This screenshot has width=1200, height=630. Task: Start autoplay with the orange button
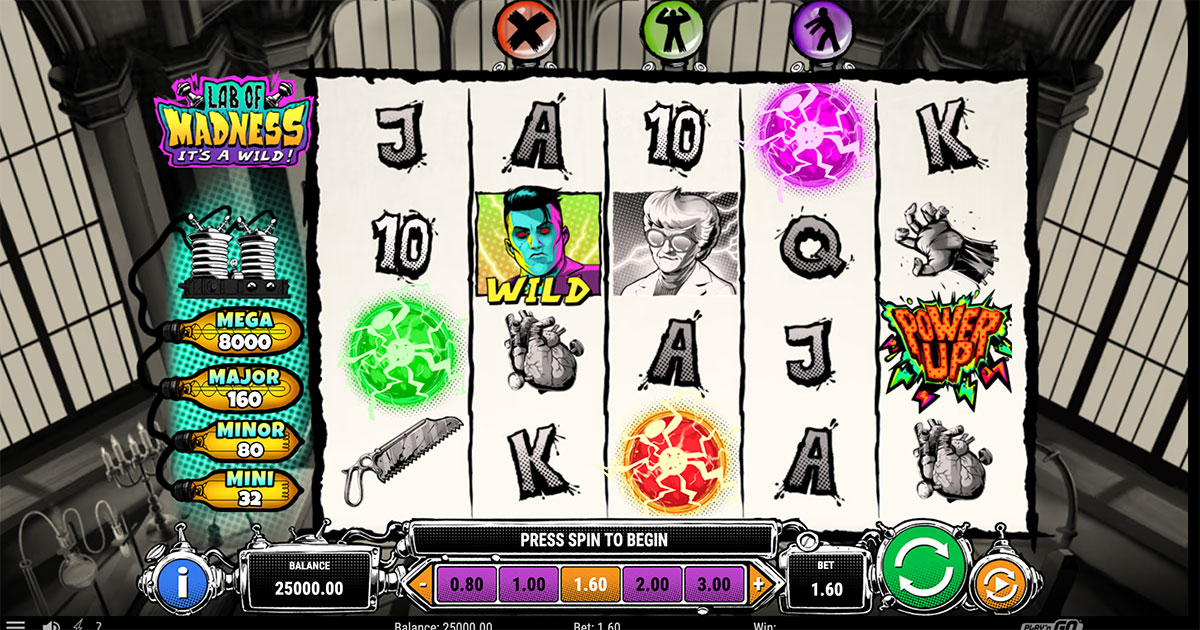(x=1001, y=583)
